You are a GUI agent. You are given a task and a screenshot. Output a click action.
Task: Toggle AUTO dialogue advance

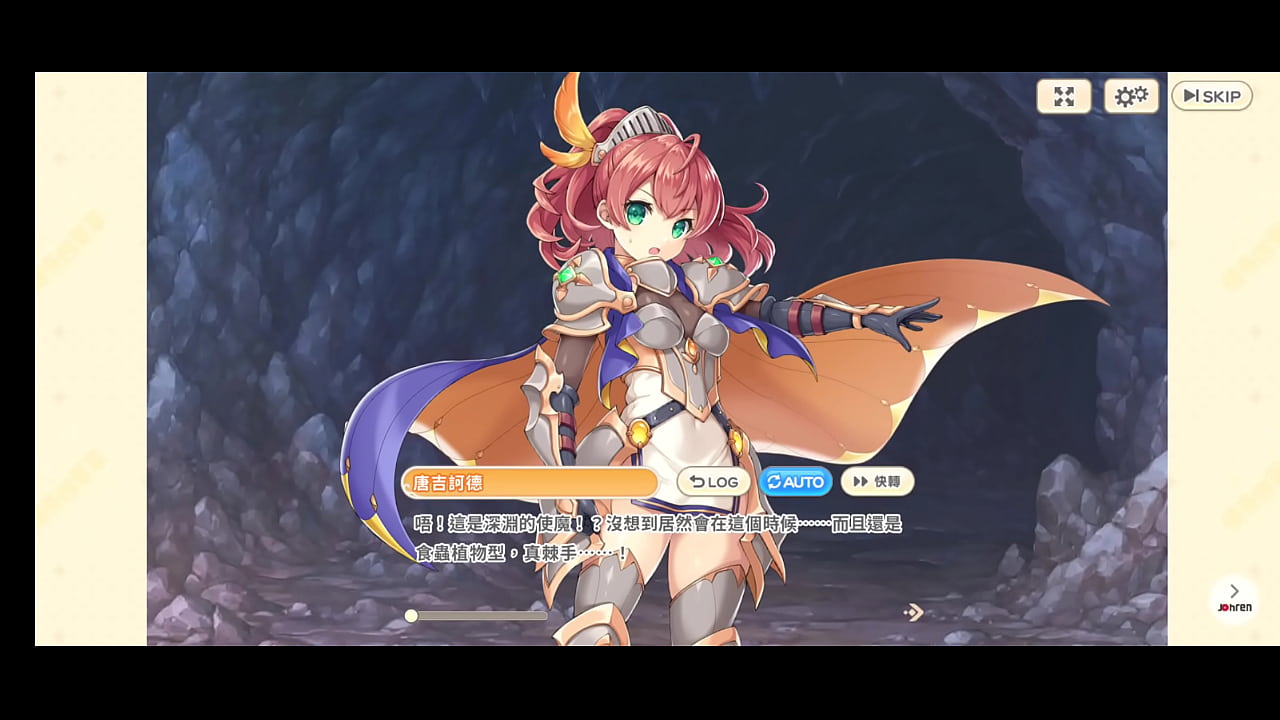(796, 482)
